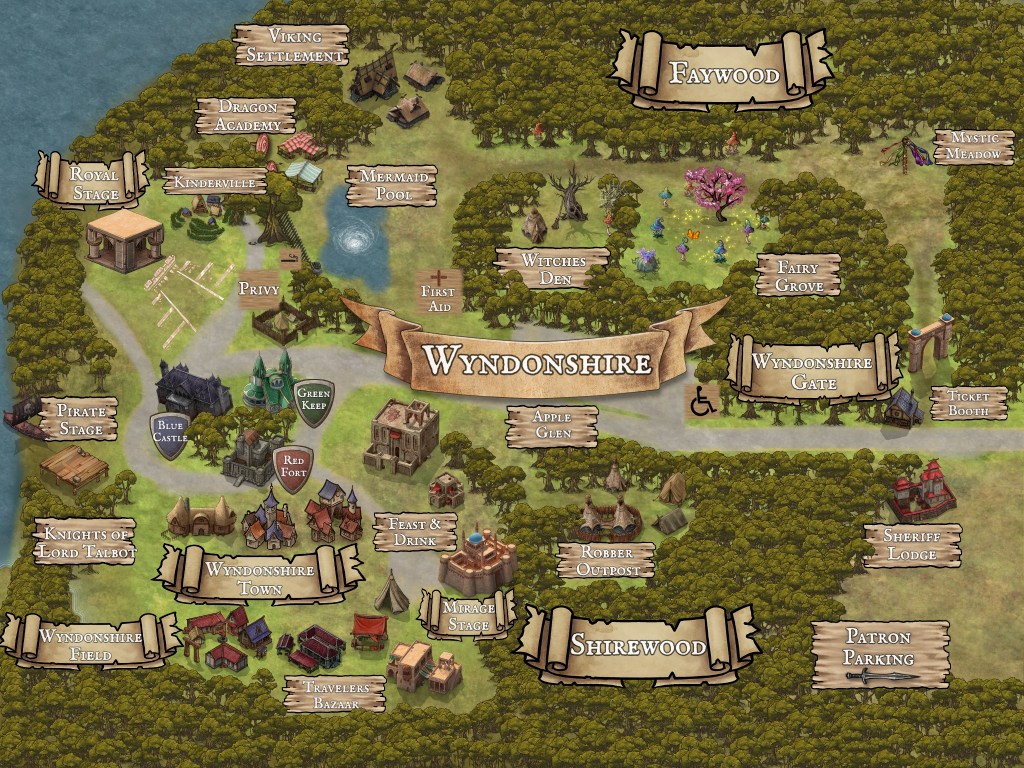Choose the Witches Den sign

(553, 268)
